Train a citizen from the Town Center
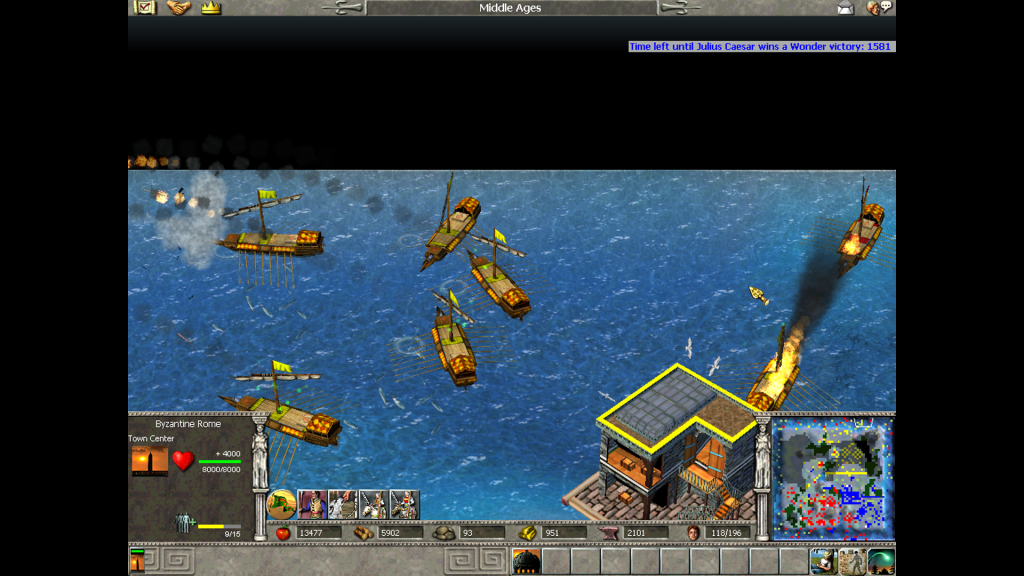 point(313,504)
